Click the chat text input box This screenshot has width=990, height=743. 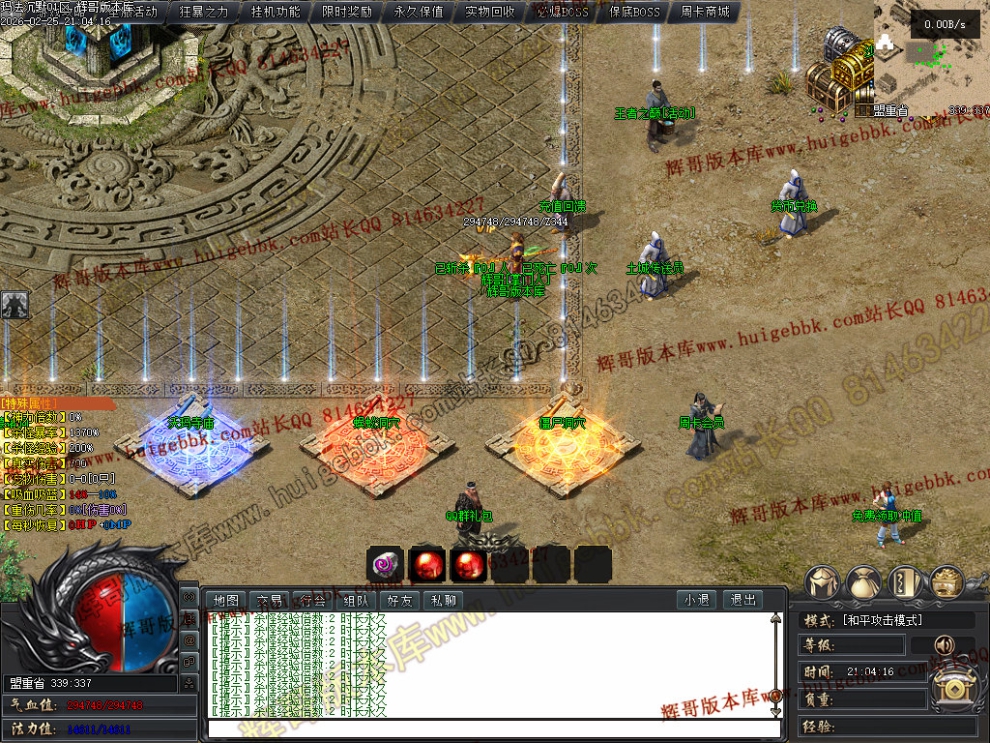[490, 729]
